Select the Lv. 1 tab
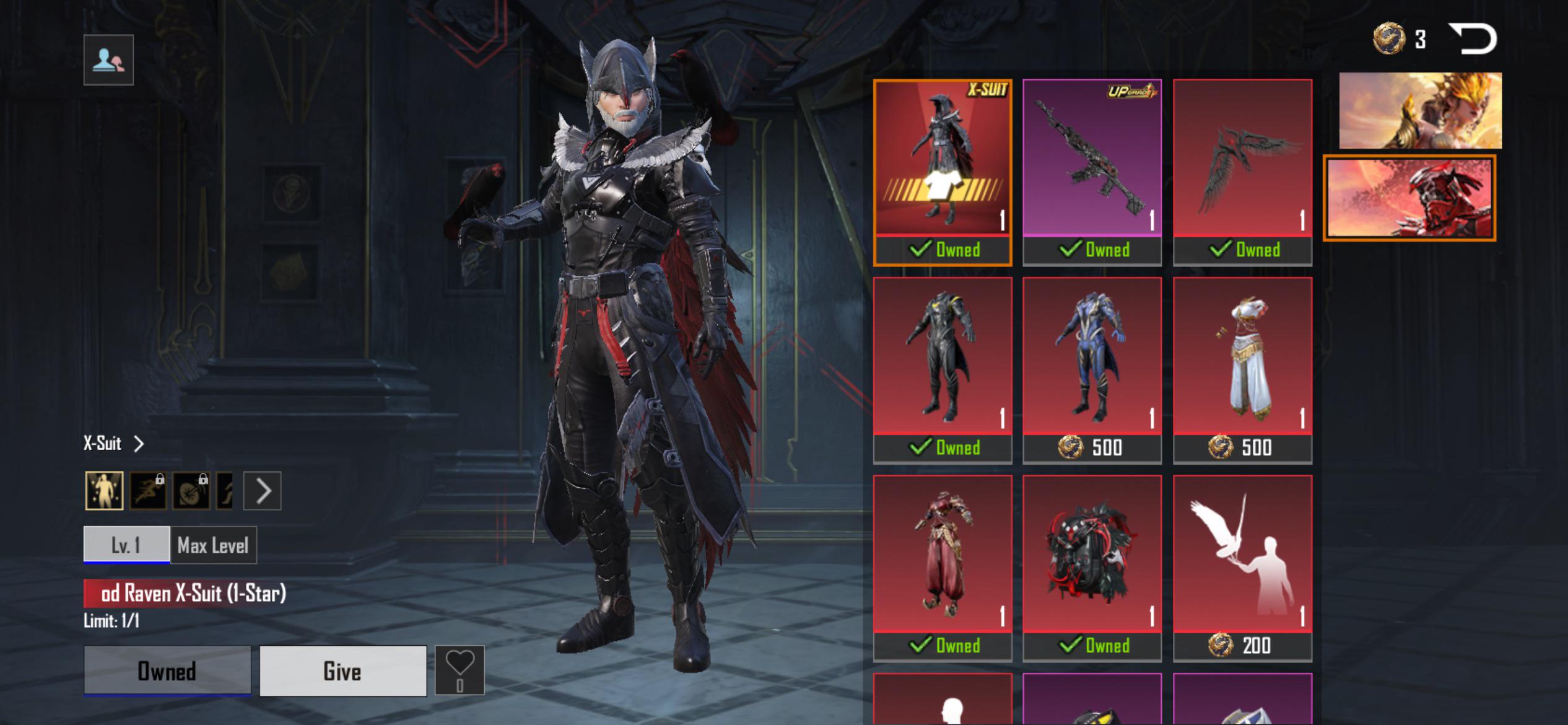The image size is (1568, 725). tap(126, 545)
